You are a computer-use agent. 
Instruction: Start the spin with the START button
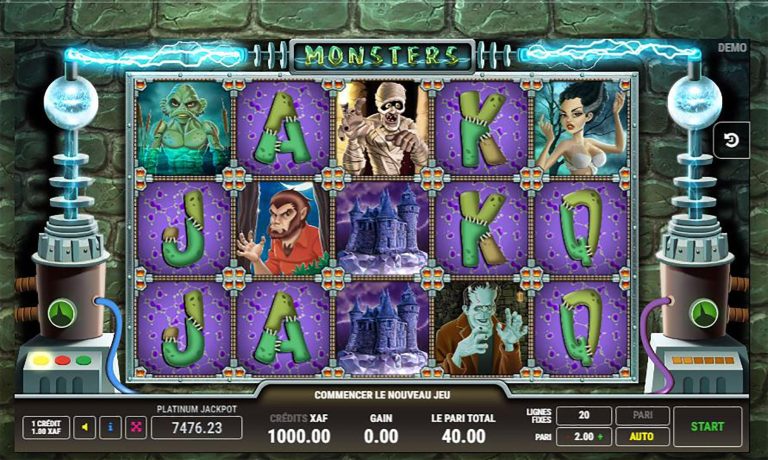(707, 426)
